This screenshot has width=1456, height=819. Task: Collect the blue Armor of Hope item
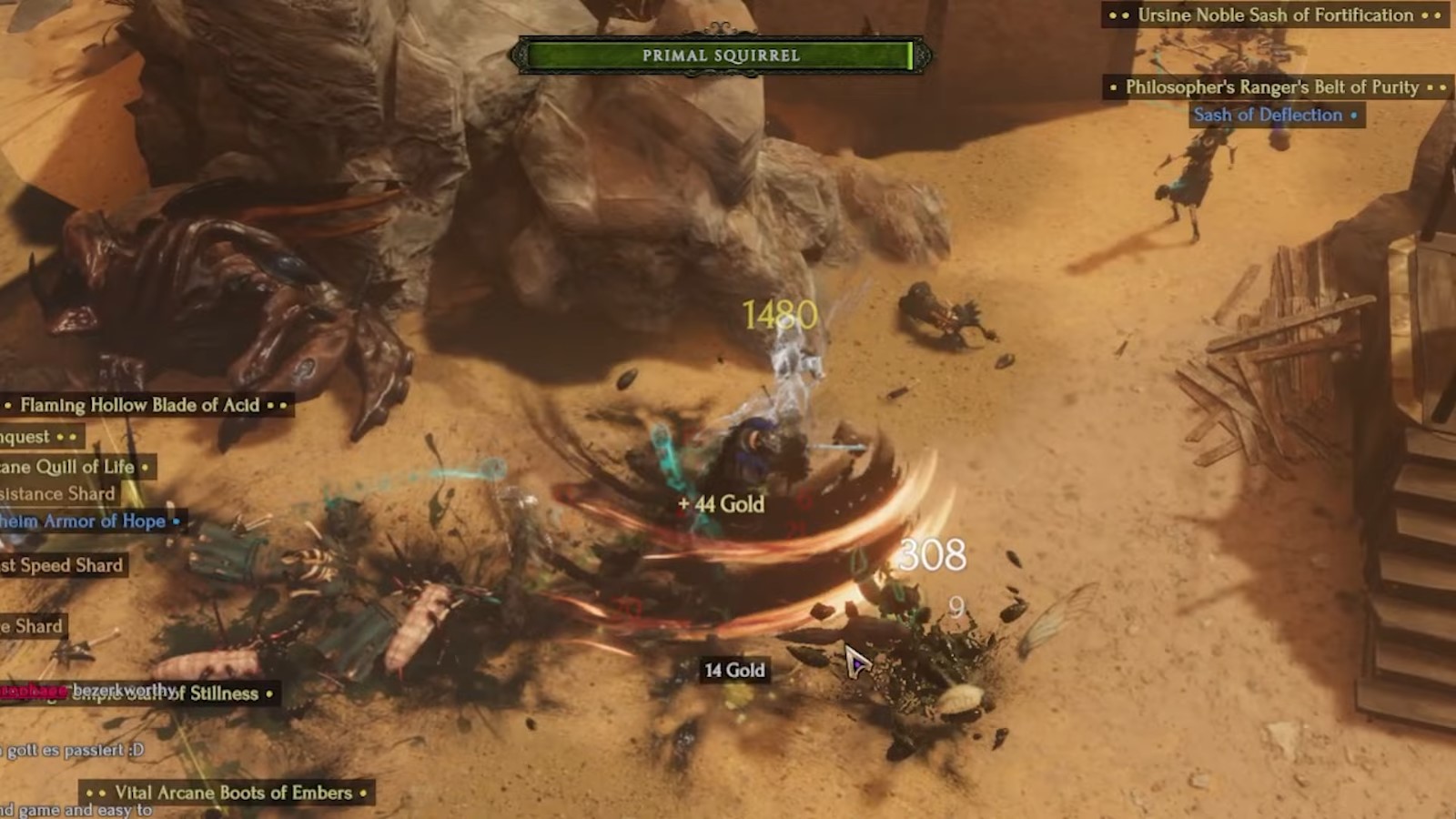point(86,521)
